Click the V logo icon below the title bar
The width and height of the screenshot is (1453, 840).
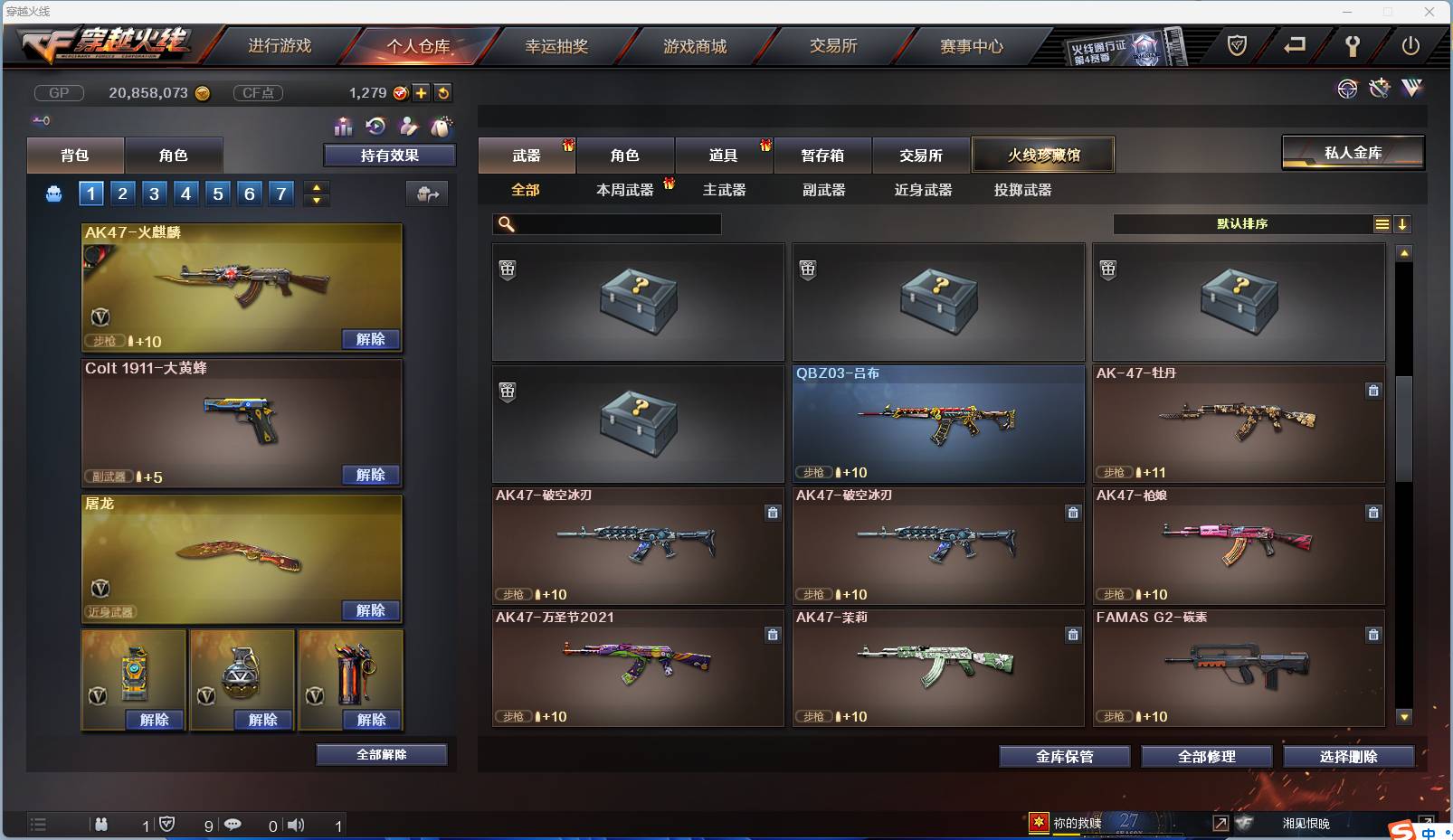click(1411, 90)
